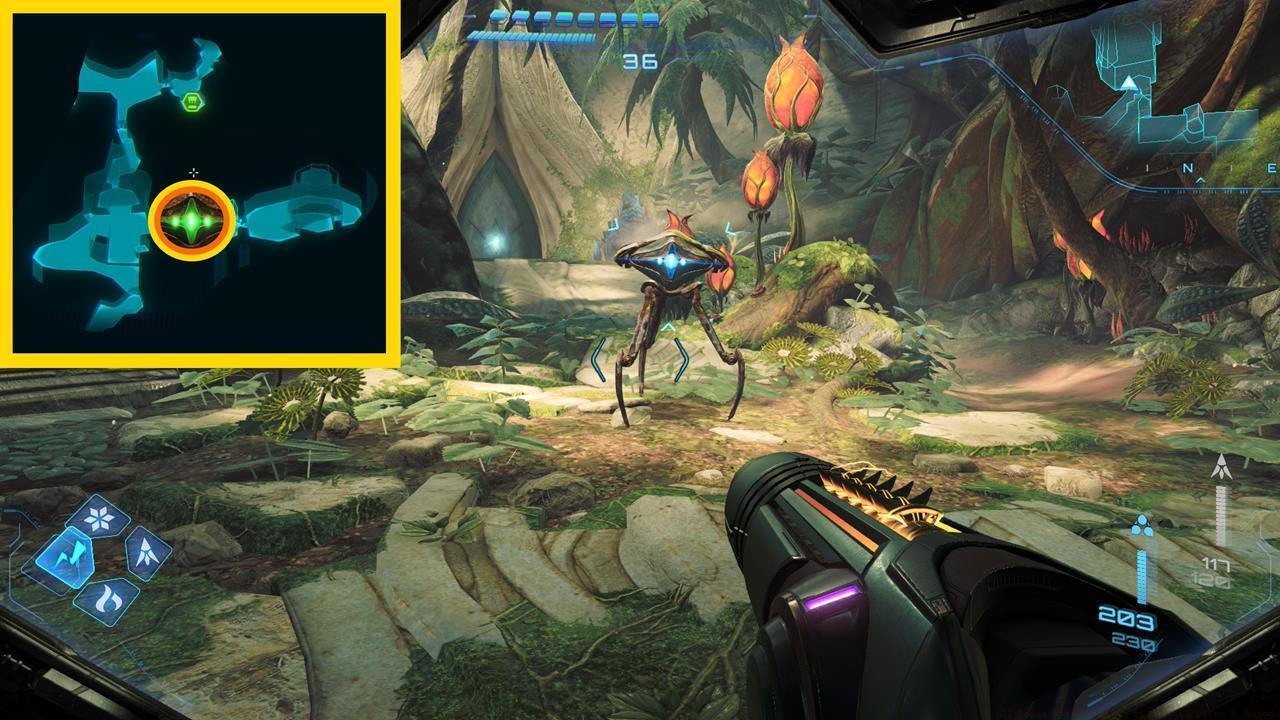The height and width of the screenshot is (720, 1280).
Task: Open the top-left map overview inset
Action: (x=200, y=185)
